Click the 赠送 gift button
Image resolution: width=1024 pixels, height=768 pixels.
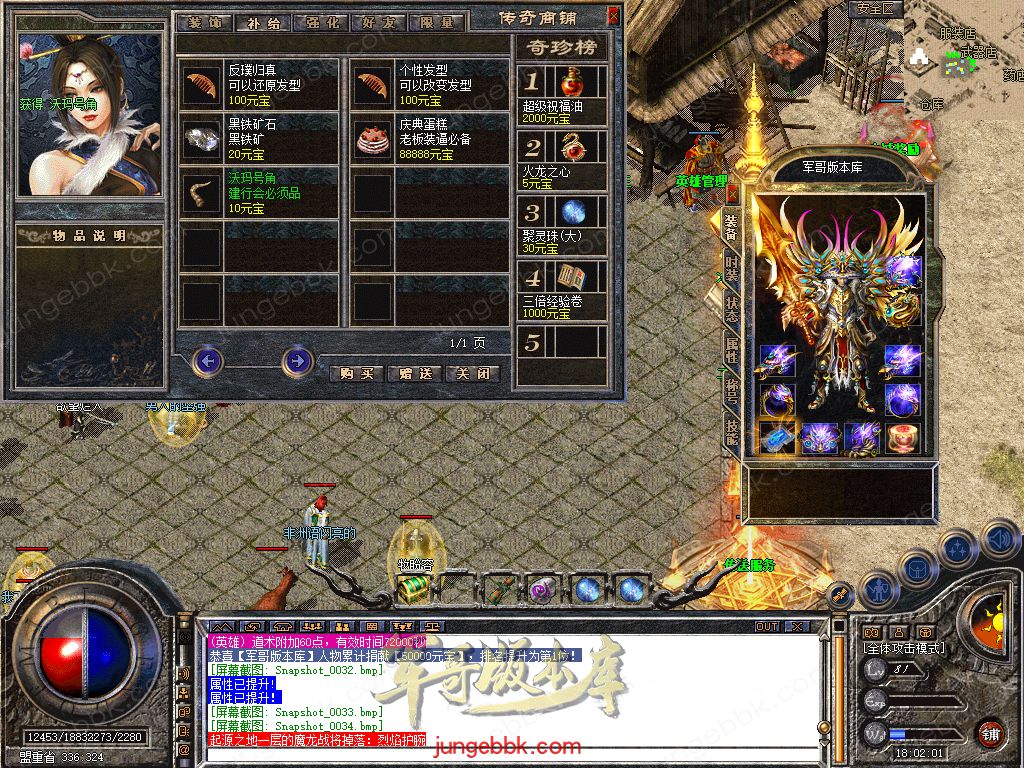414,374
